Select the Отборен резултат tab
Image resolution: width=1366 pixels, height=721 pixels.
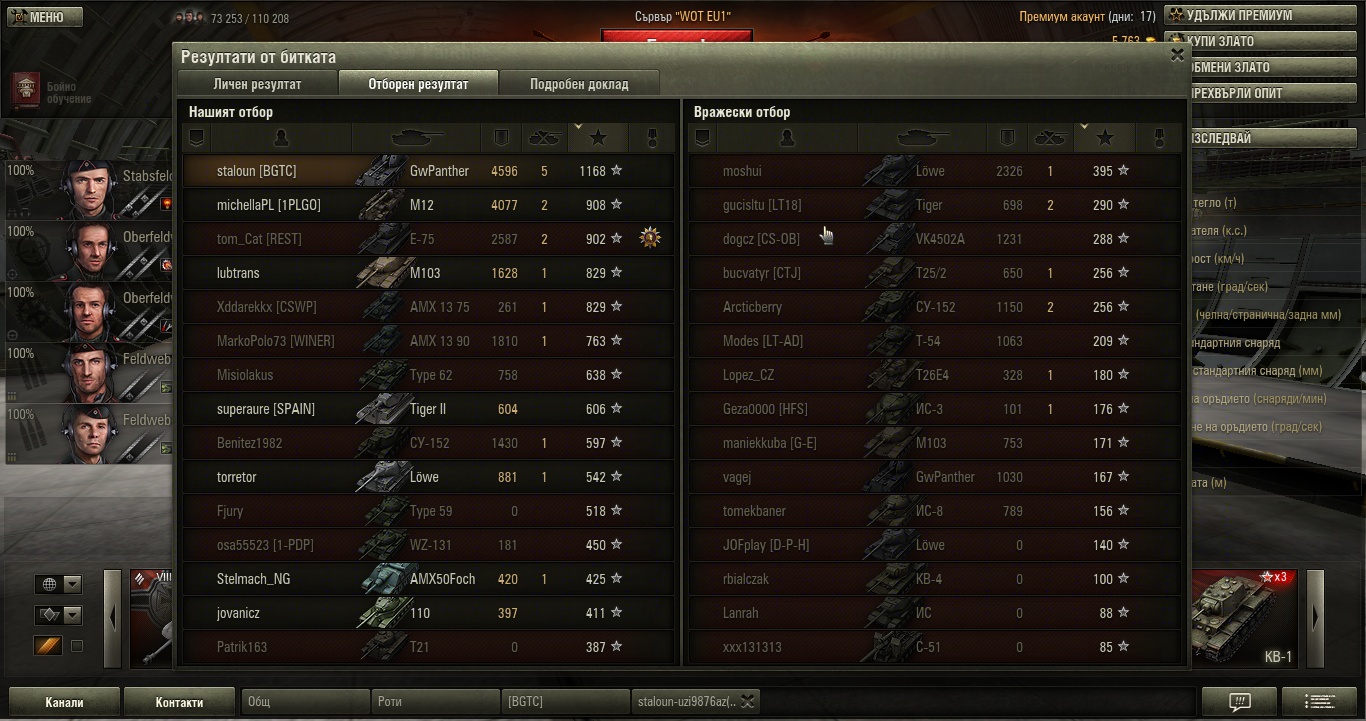point(418,84)
